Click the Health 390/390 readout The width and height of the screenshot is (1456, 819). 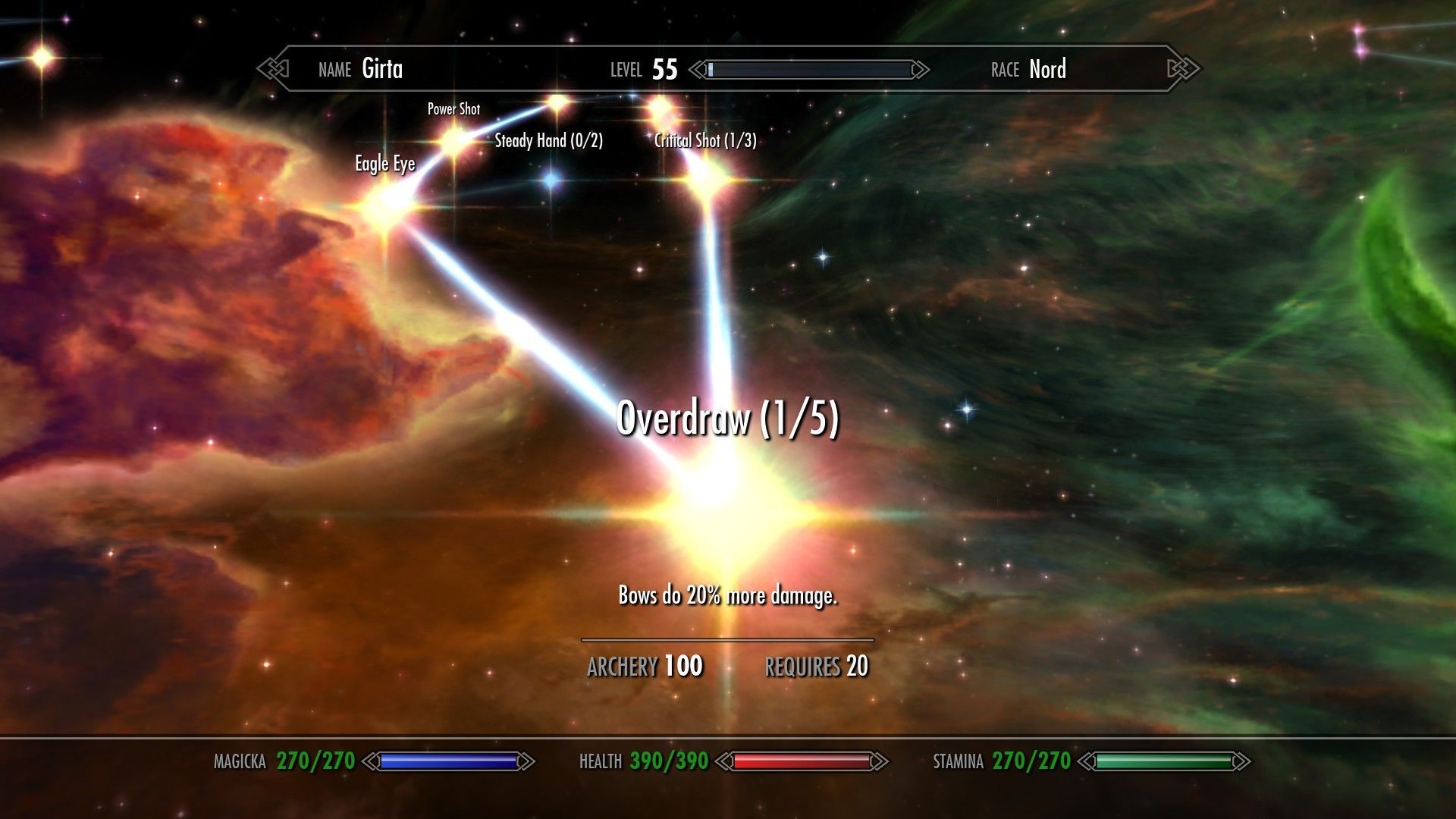[669, 761]
